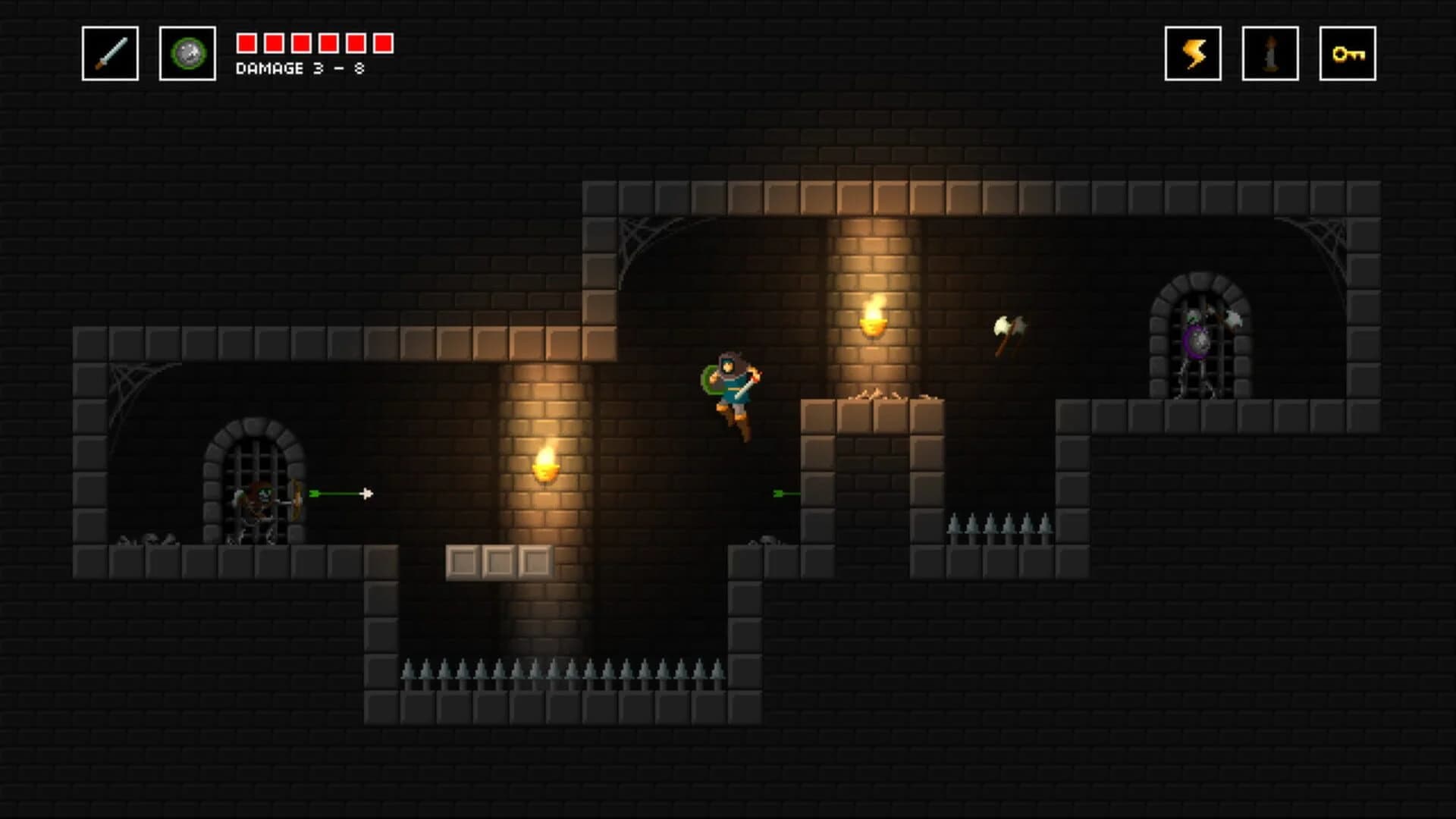Screen dimensions: 1456x819
Task: Select the sword weapon slot
Action: click(108, 53)
